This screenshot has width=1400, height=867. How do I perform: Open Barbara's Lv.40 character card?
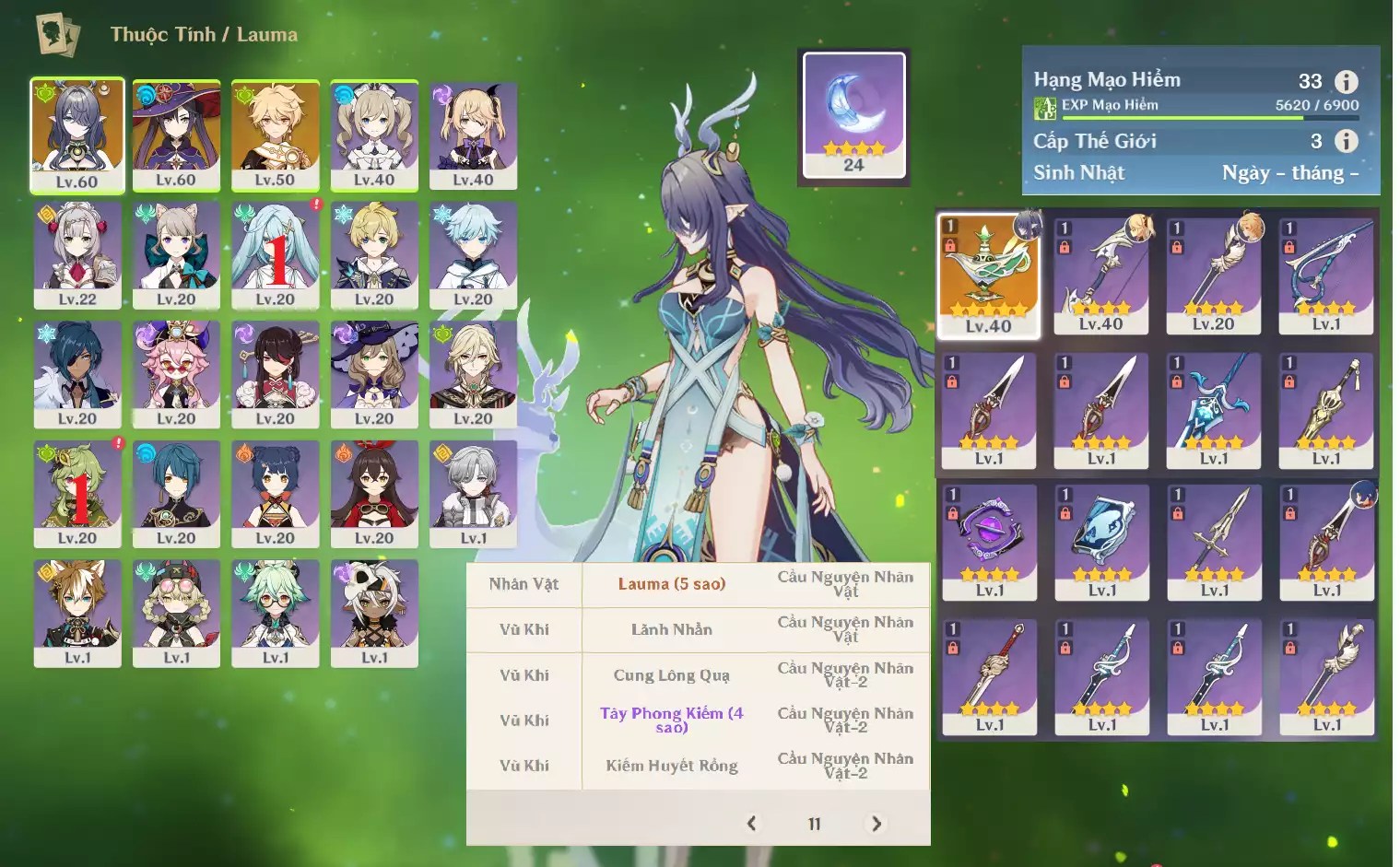tap(374, 135)
